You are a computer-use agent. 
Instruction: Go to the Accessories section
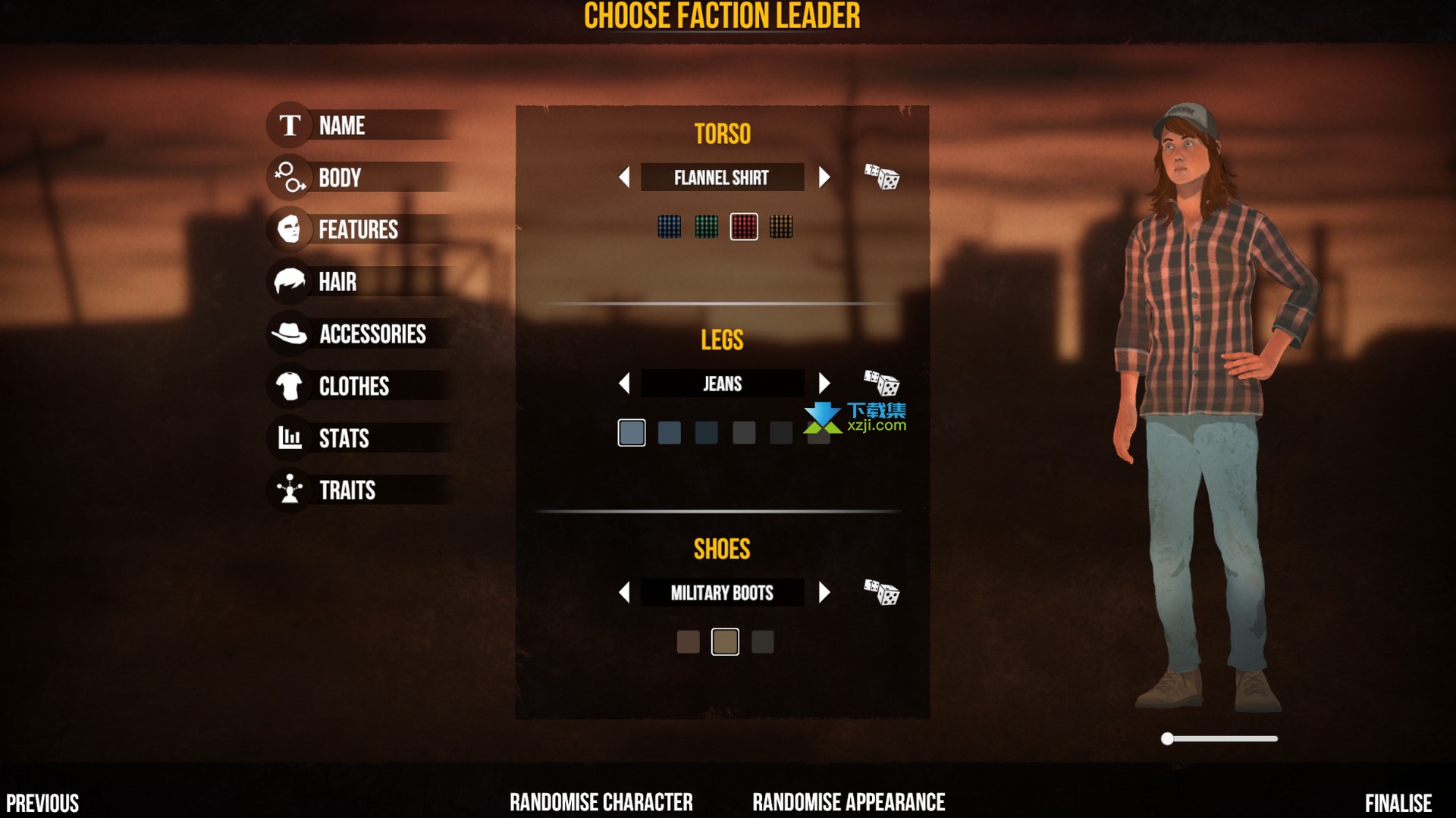point(372,334)
